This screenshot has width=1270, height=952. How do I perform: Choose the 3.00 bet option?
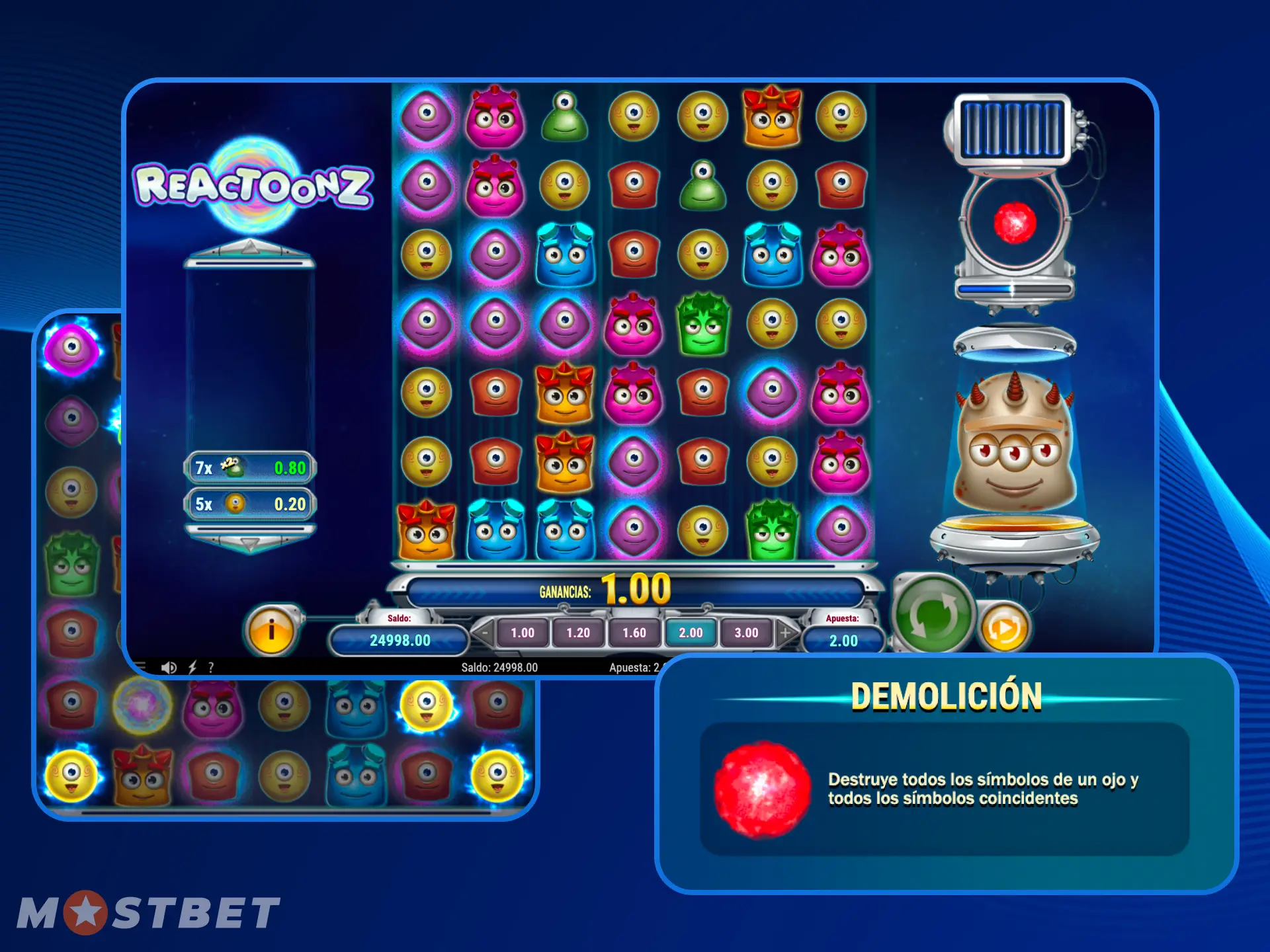747,633
